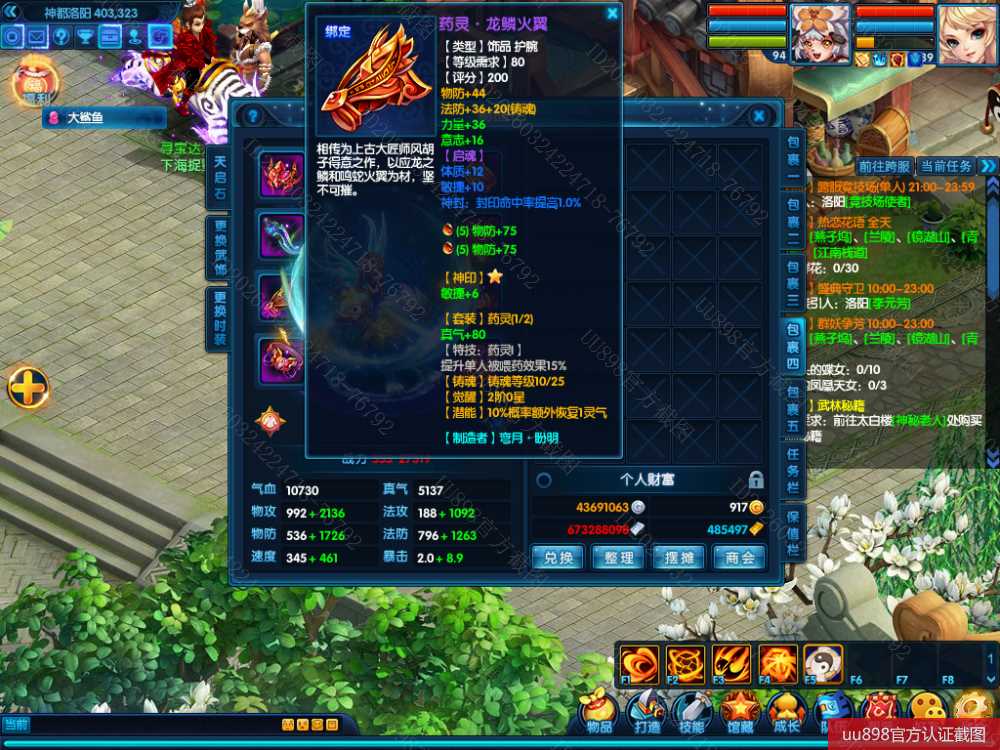Open the 技能 skills menu

[x=692, y=711]
